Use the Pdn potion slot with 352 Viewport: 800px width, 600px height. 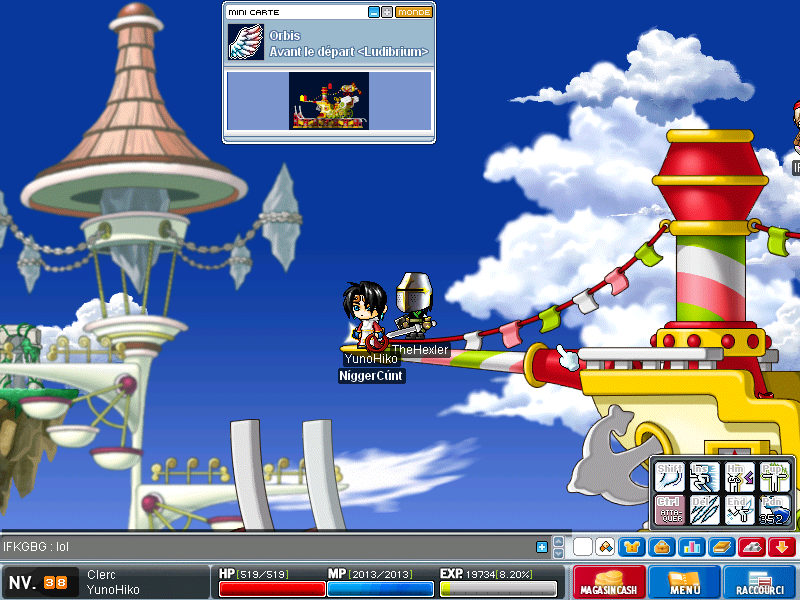[774, 509]
